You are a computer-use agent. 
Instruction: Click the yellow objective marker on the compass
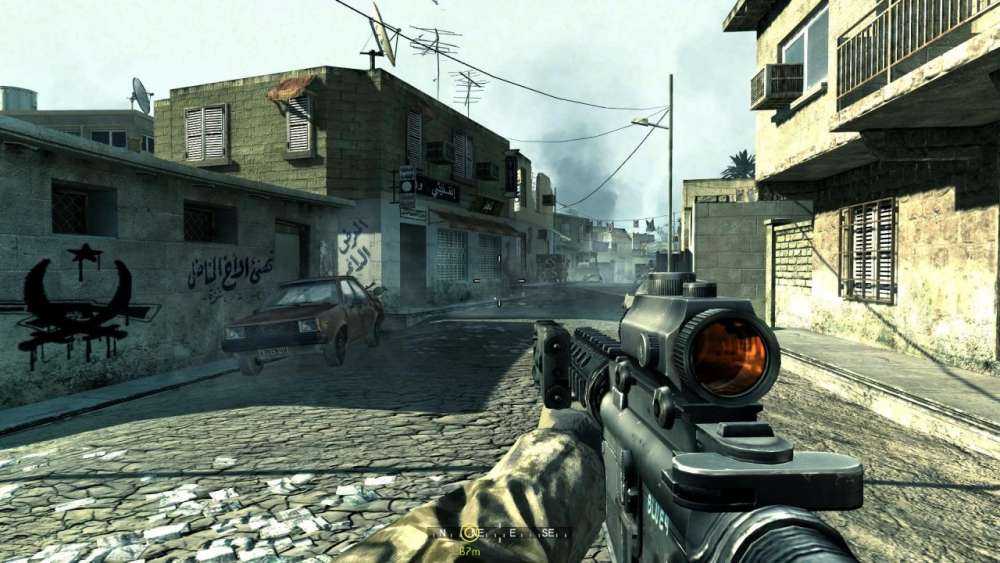[467, 534]
